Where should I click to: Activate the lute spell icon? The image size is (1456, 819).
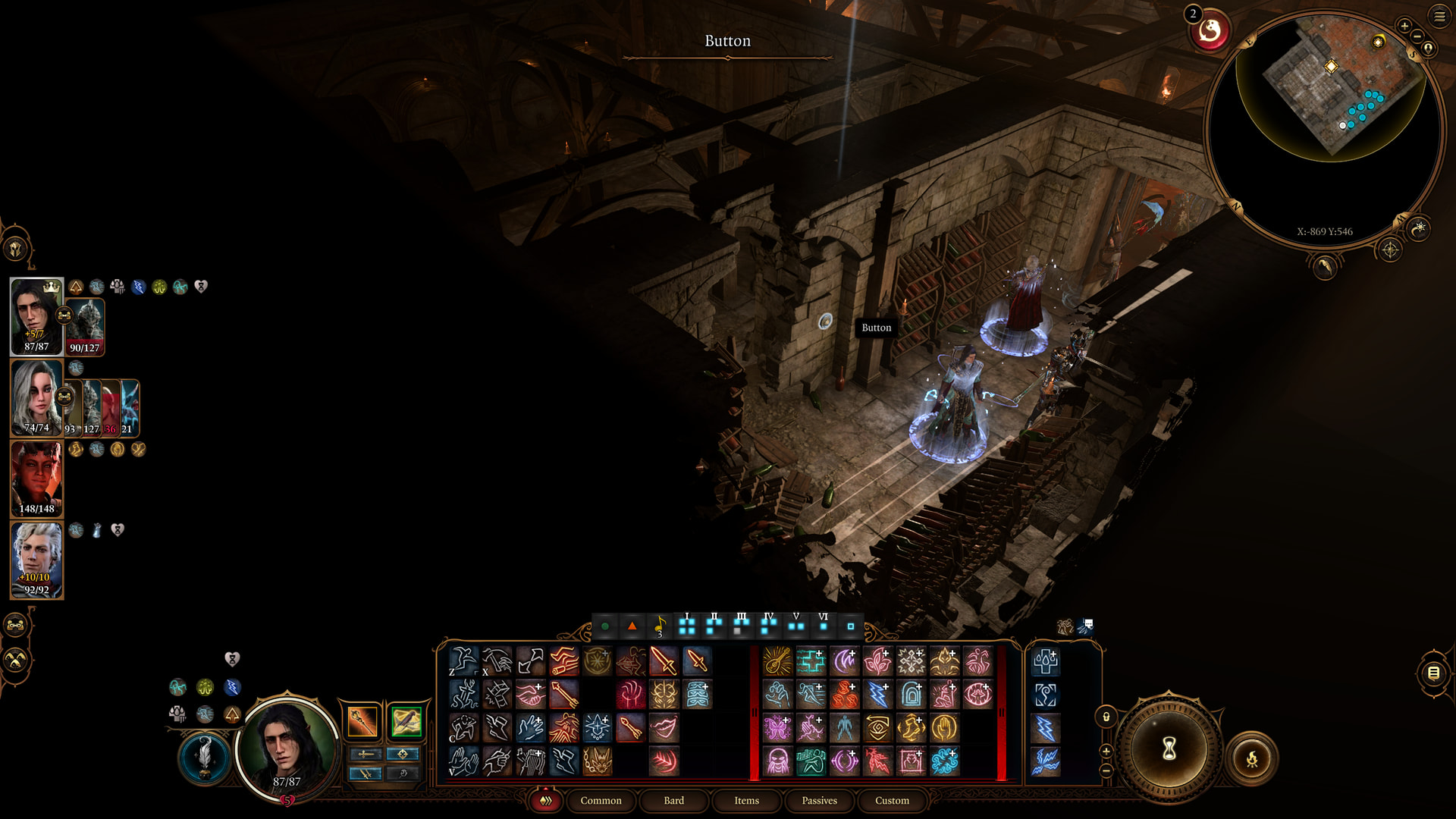[x=777, y=661]
